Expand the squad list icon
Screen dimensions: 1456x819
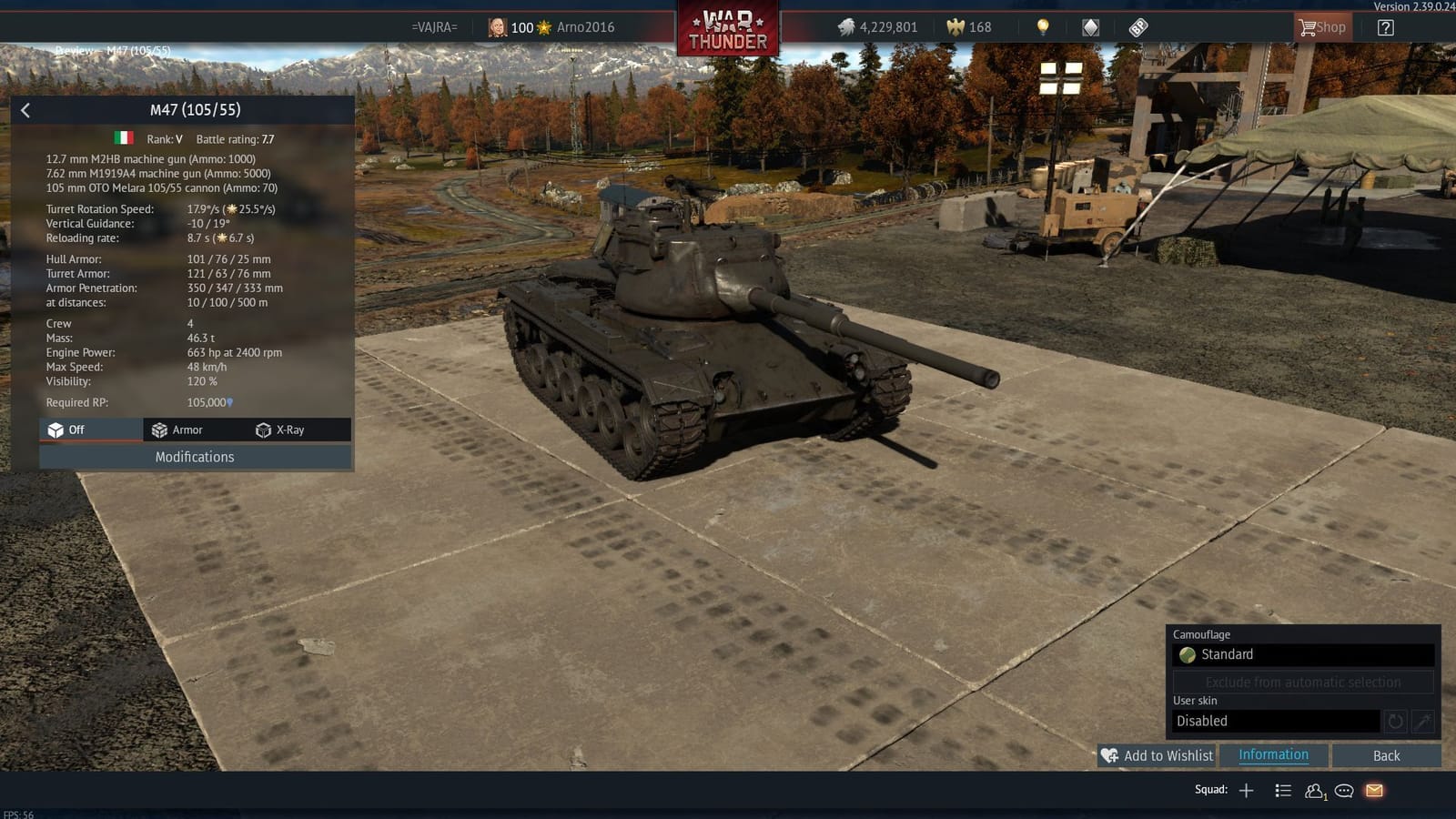tap(1282, 790)
